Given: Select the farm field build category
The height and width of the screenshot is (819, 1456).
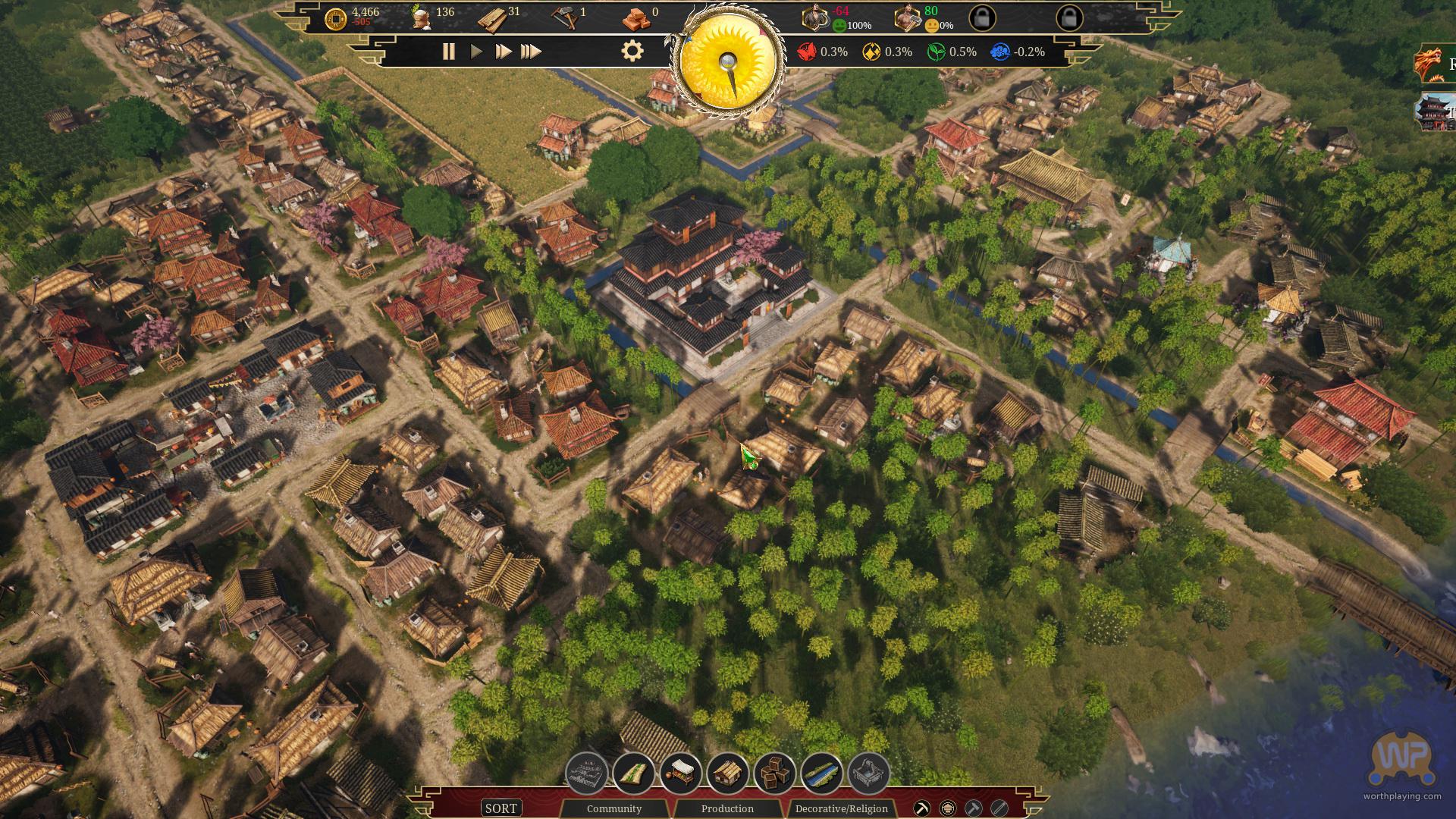Looking at the screenshot, I should click(634, 773).
